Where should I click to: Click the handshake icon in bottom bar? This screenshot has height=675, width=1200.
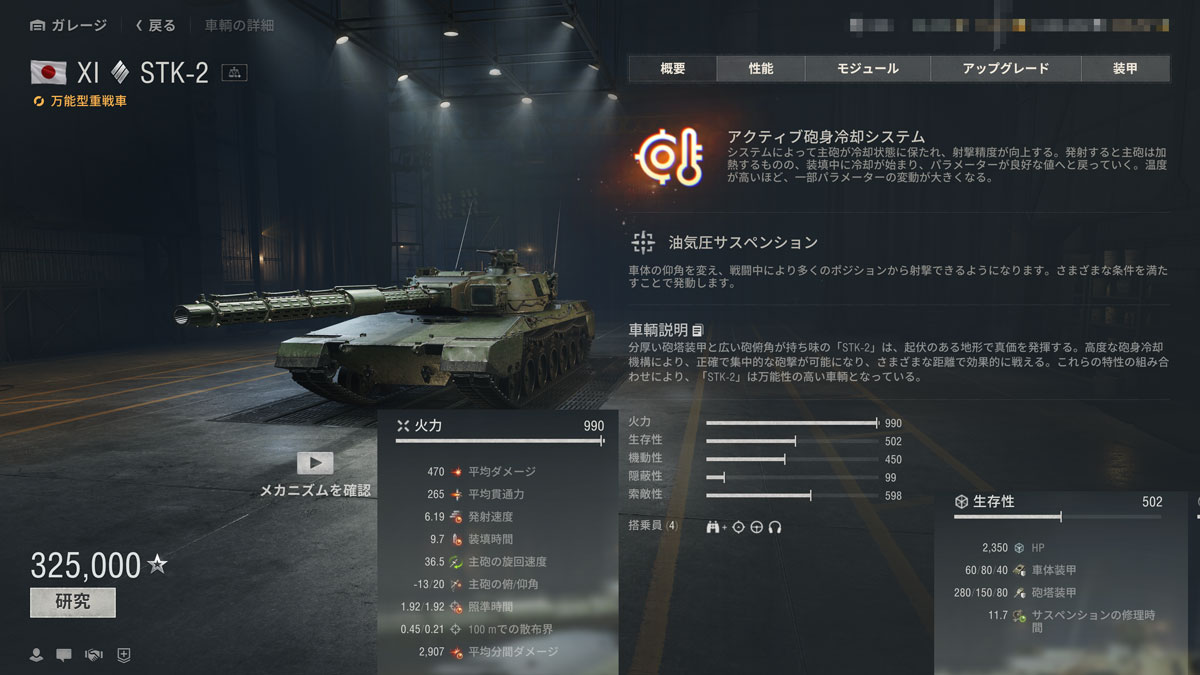[94, 655]
